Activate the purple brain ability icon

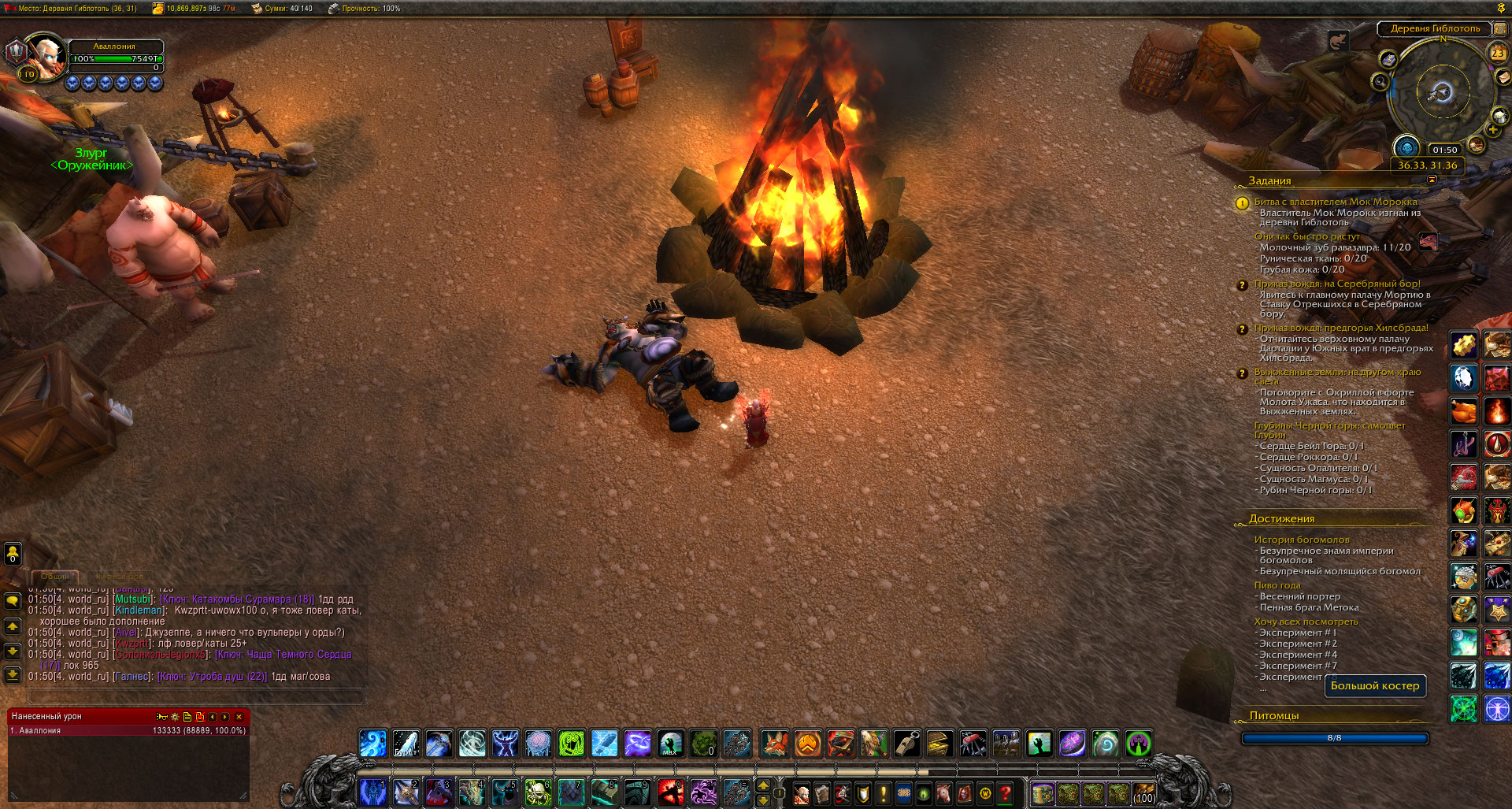click(x=539, y=743)
